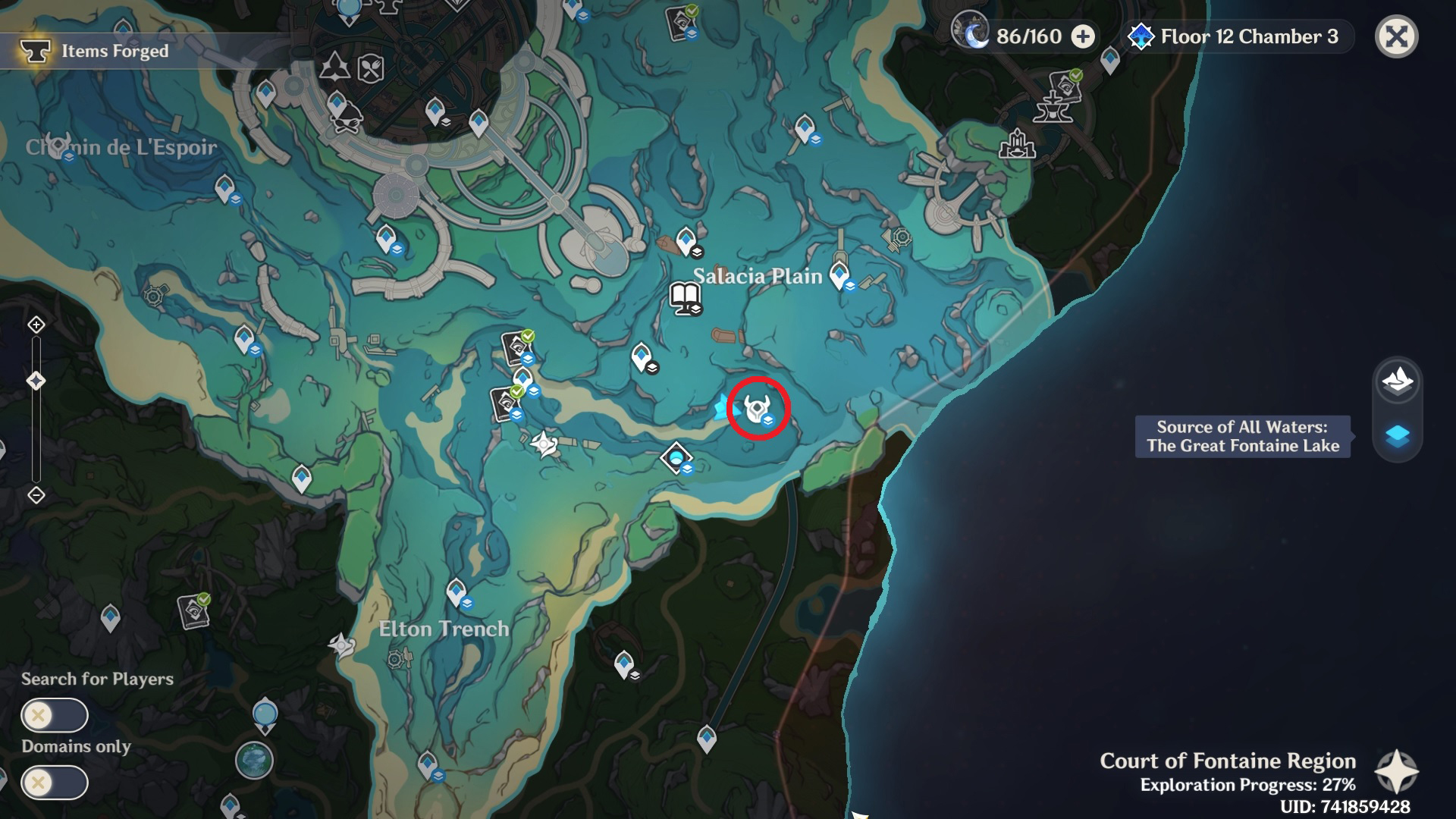This screenshot has height=819, width=1456.
Task: Select the teleport waypoint beside Elton Trench
Action: pyautogui.click(x=456, y=591)
